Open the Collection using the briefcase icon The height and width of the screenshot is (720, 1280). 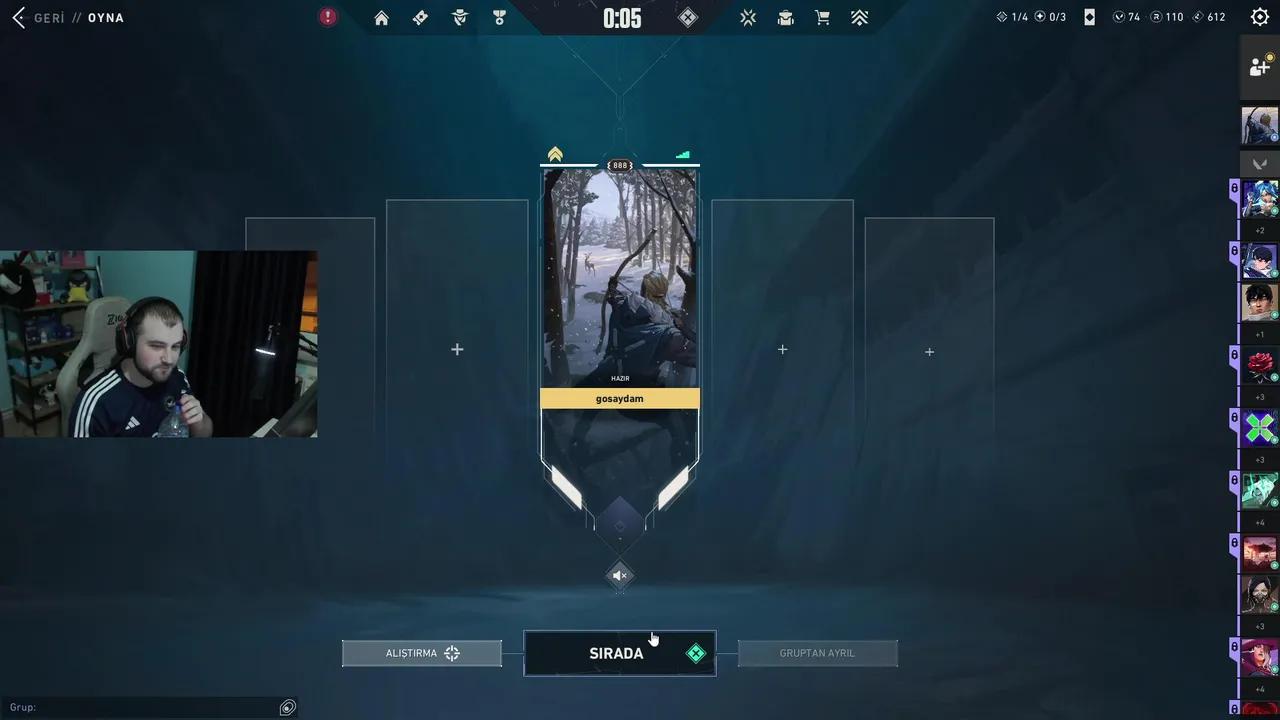785,17
